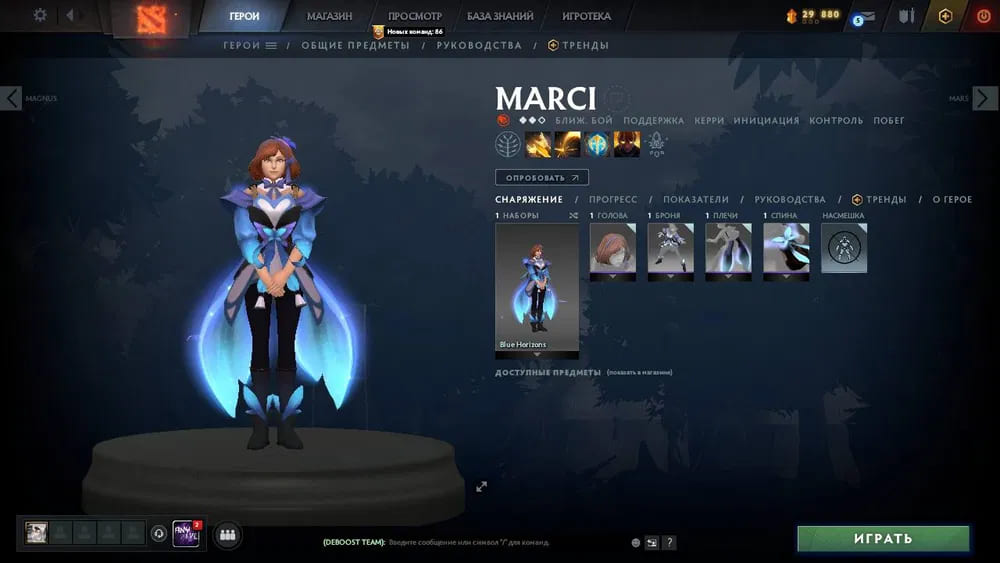Click the Играть button

pos(883,538)
